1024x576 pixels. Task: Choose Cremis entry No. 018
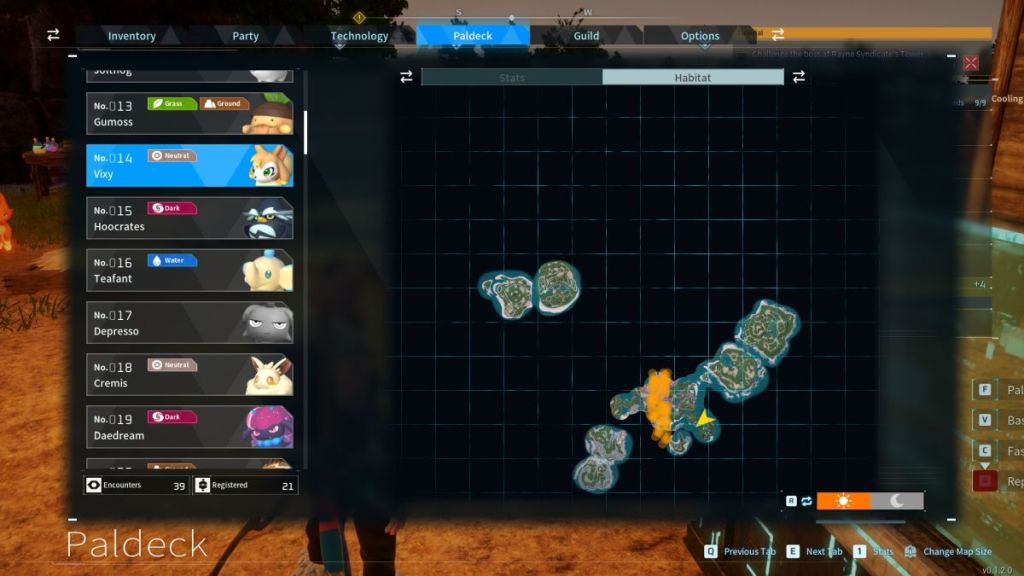190,375
